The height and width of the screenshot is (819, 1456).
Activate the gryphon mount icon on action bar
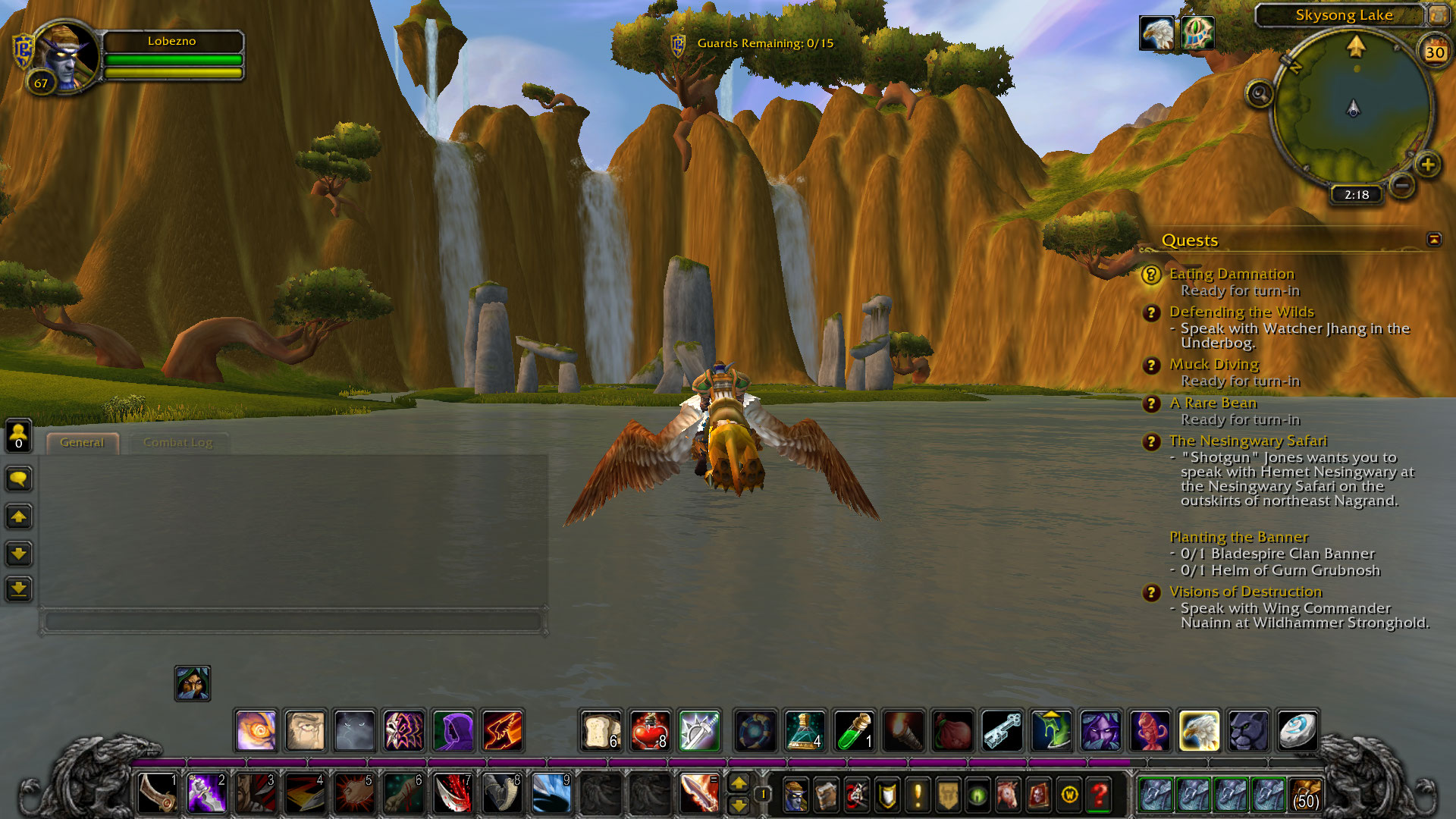[x=1199, y=731]
